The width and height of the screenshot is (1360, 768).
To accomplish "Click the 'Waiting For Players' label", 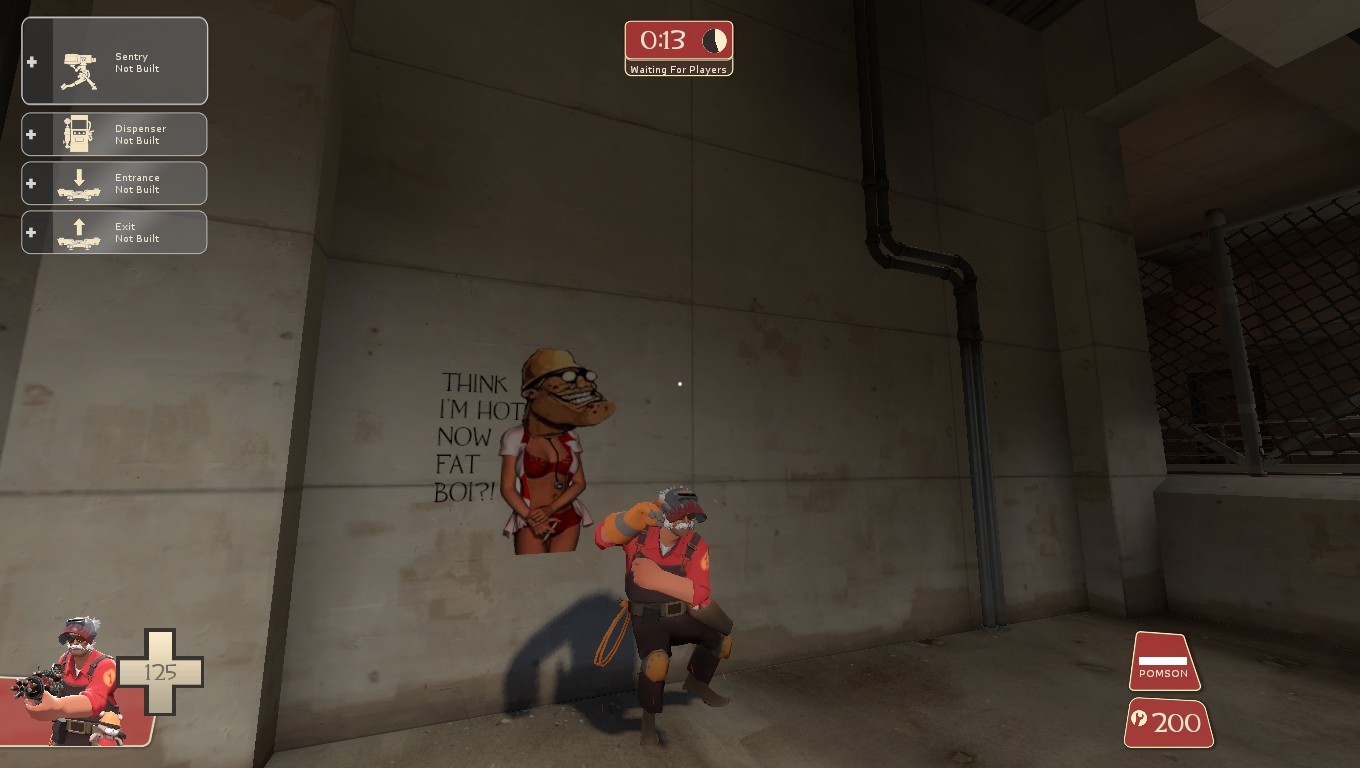I will 679,70.
